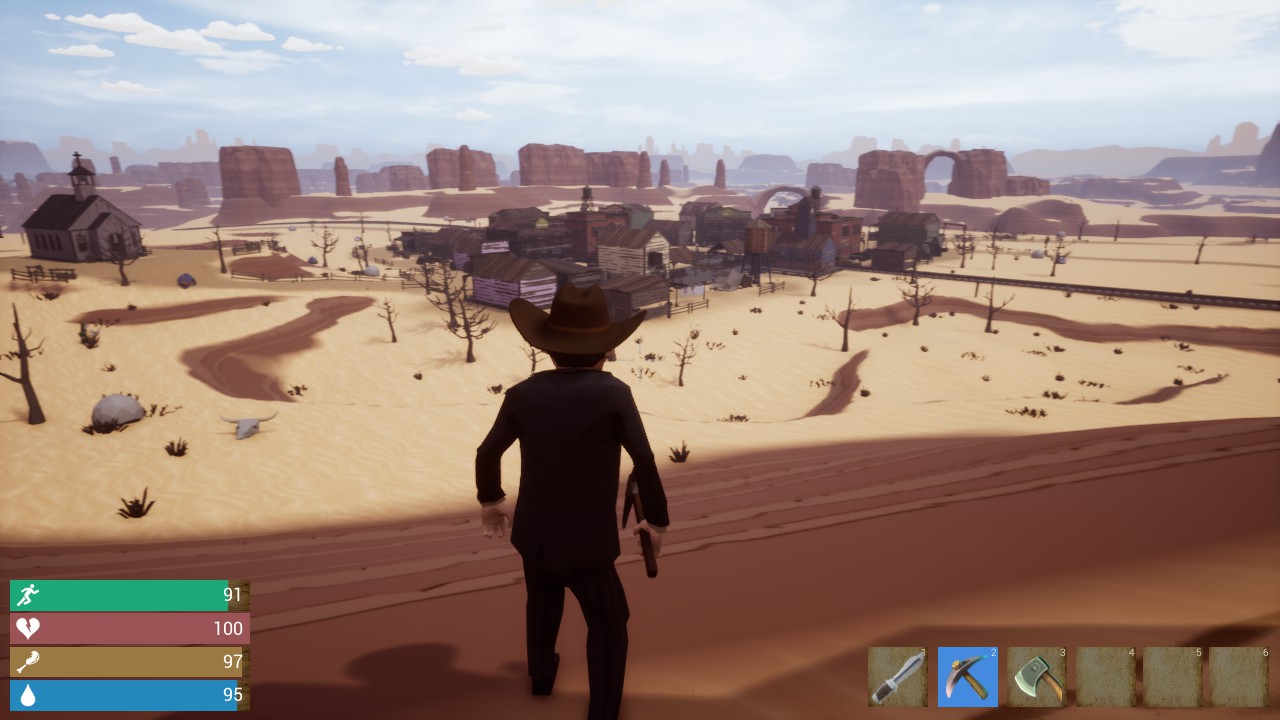Click empty hotbar slot 4
Viewport: 1280px width, 720px height.
click(1104, 677)
